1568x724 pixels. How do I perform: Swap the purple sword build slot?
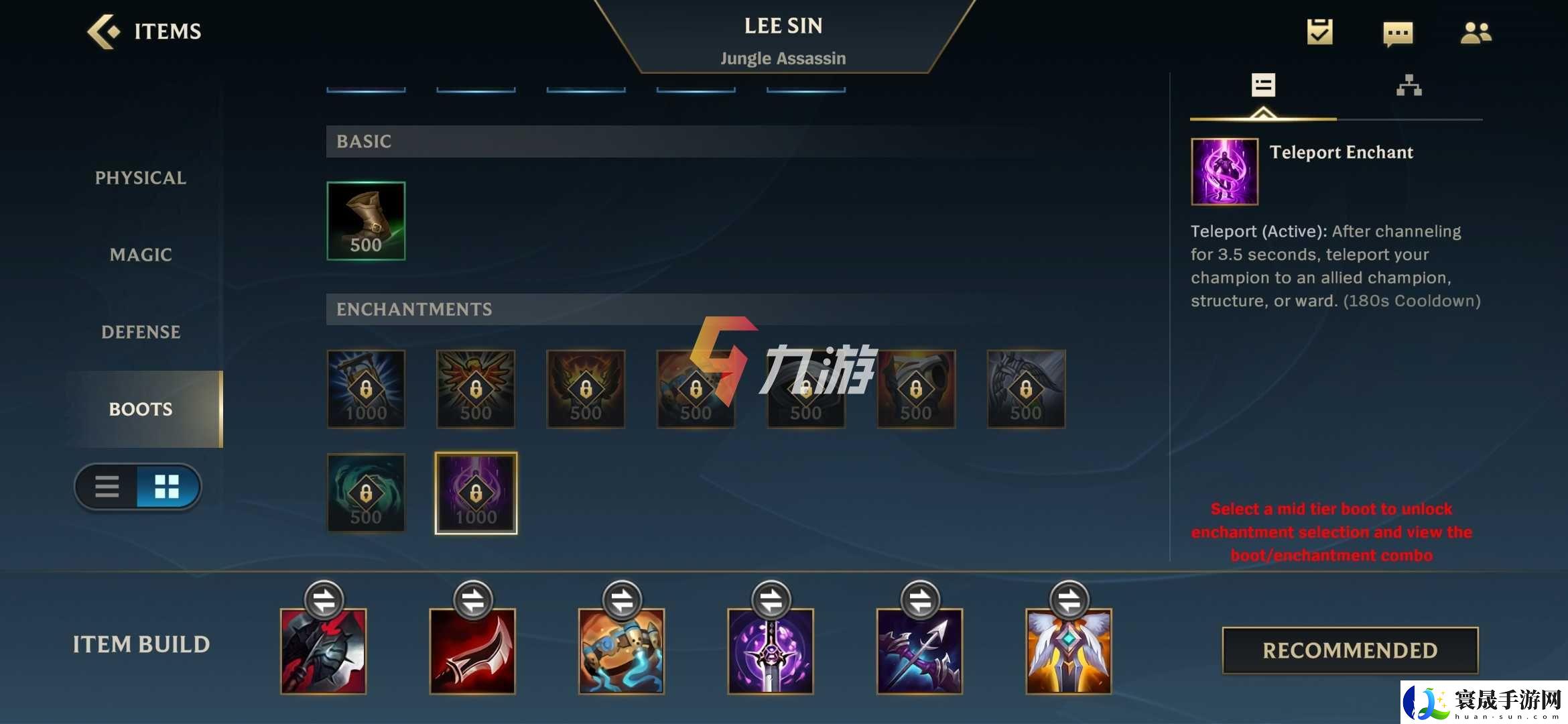click(x=771, y=600)
